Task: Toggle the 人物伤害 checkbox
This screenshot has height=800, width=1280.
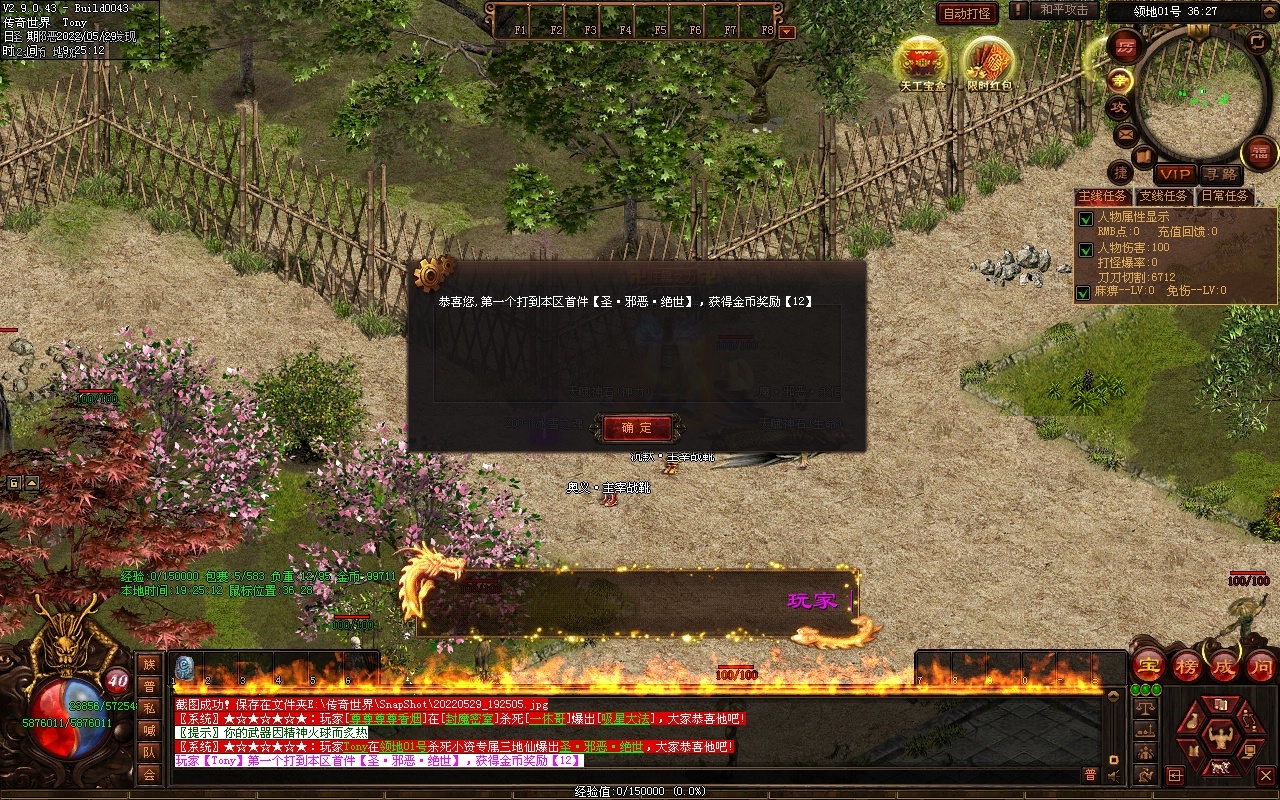Action: pyautogui.click(x=1085, y=249)
